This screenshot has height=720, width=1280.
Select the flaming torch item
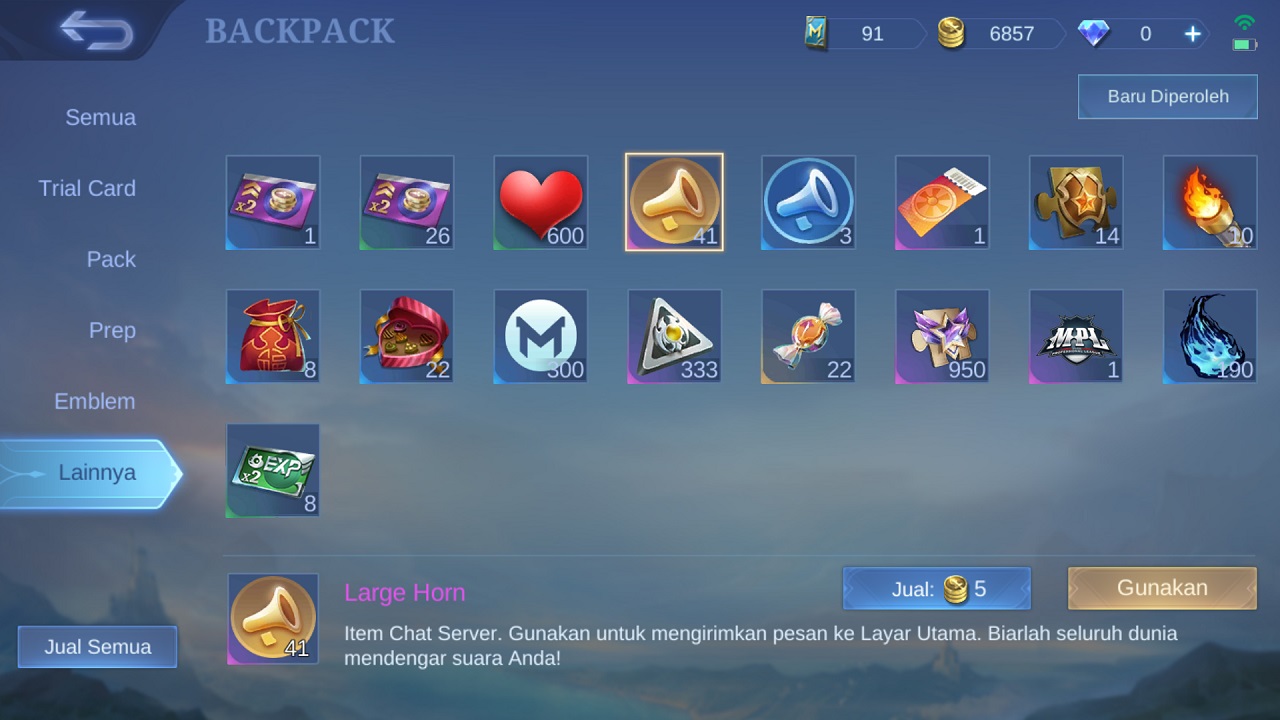pyautogui.click(x=1209, y=202)
